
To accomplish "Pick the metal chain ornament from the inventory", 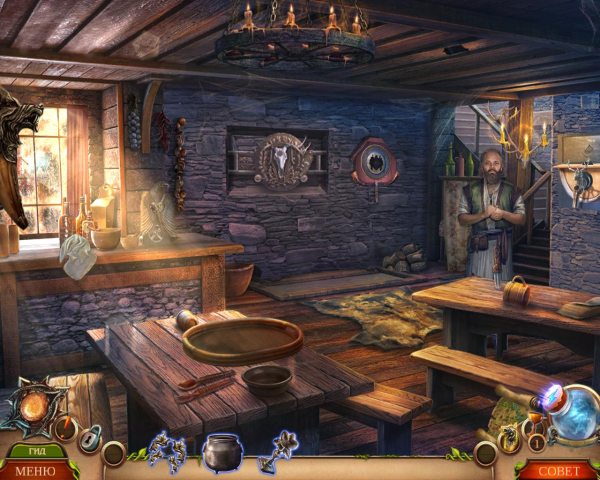I will pos(166,451).
